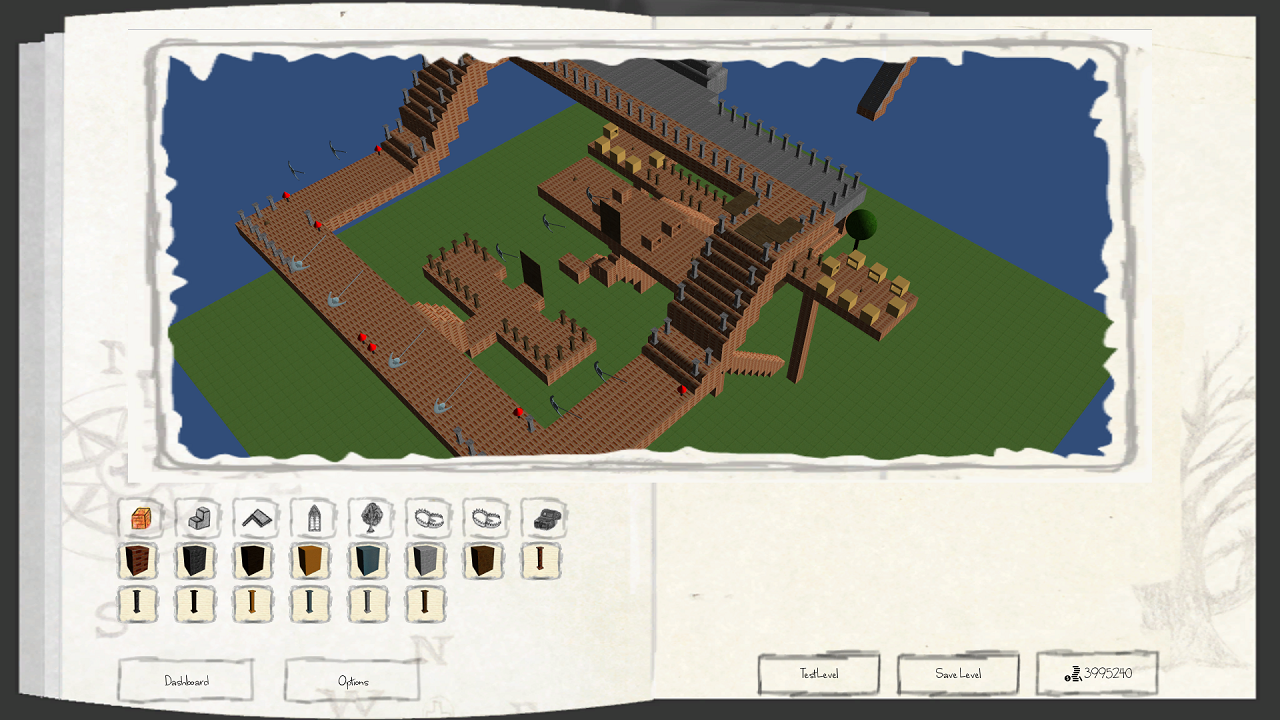Select the blue block

pyautogui.click(x=368, y=561)
